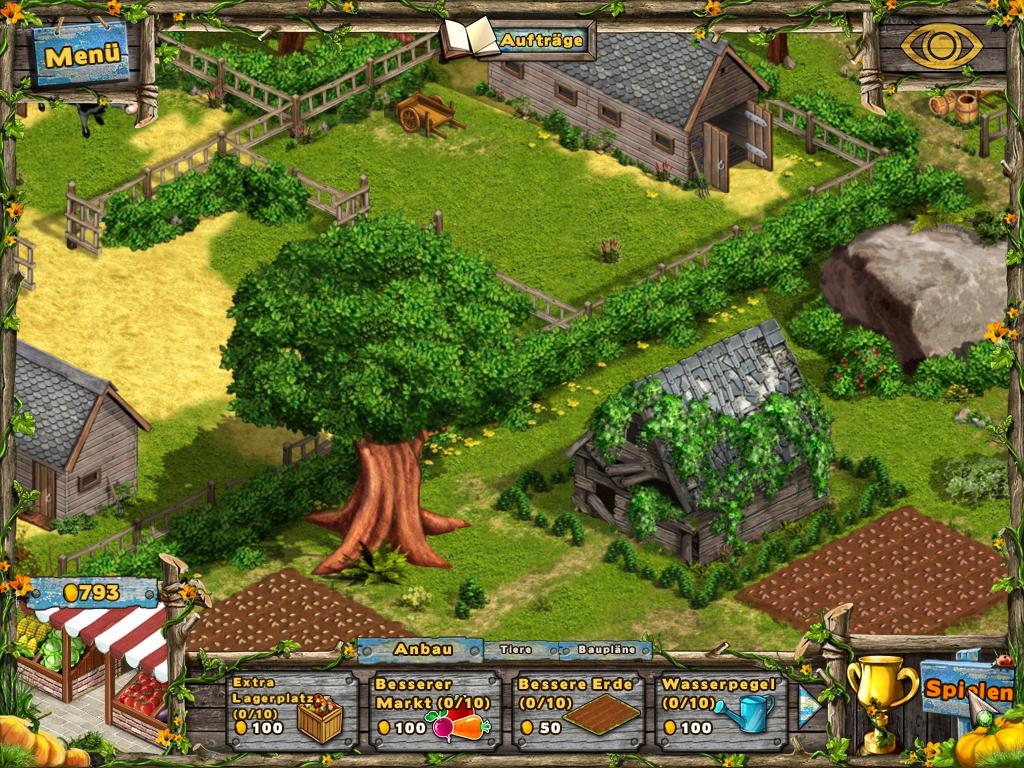Screen dimensions: 1024x768
Task: Select the Baupläne tab
Action: pos(604,649)
